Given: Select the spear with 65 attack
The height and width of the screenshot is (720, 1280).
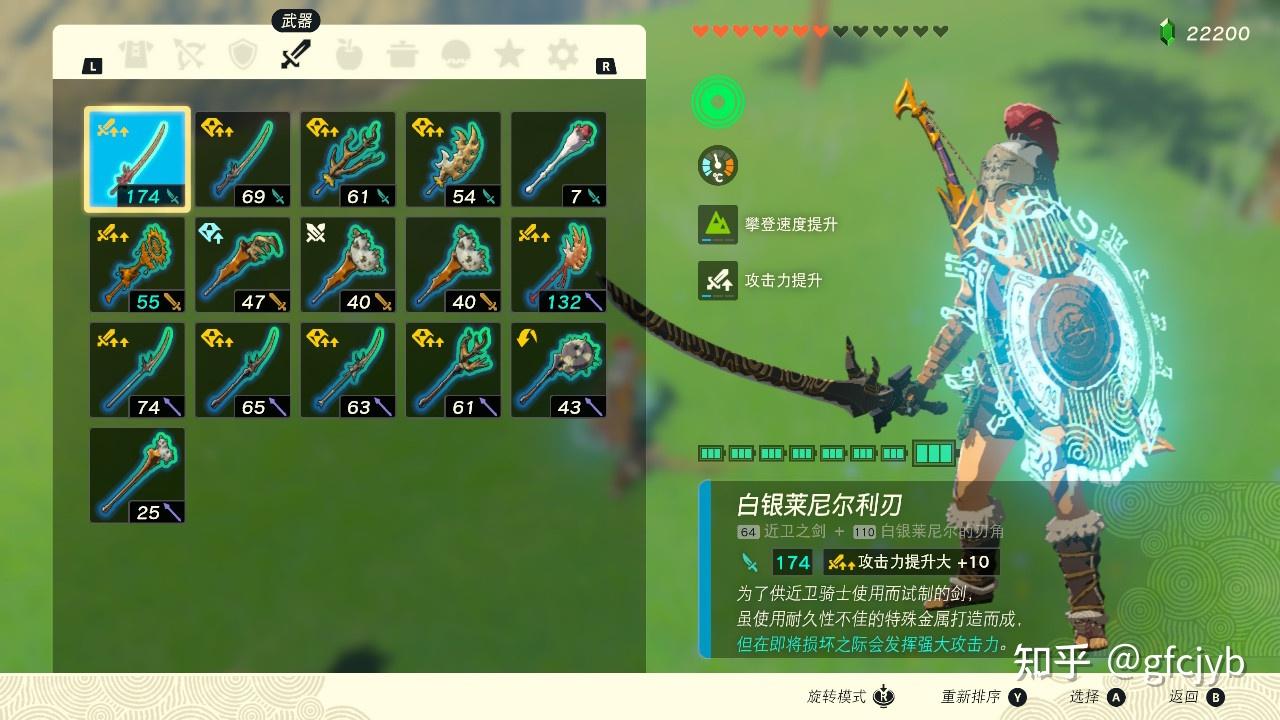Looking at the screenshot, I should (243, 370).
